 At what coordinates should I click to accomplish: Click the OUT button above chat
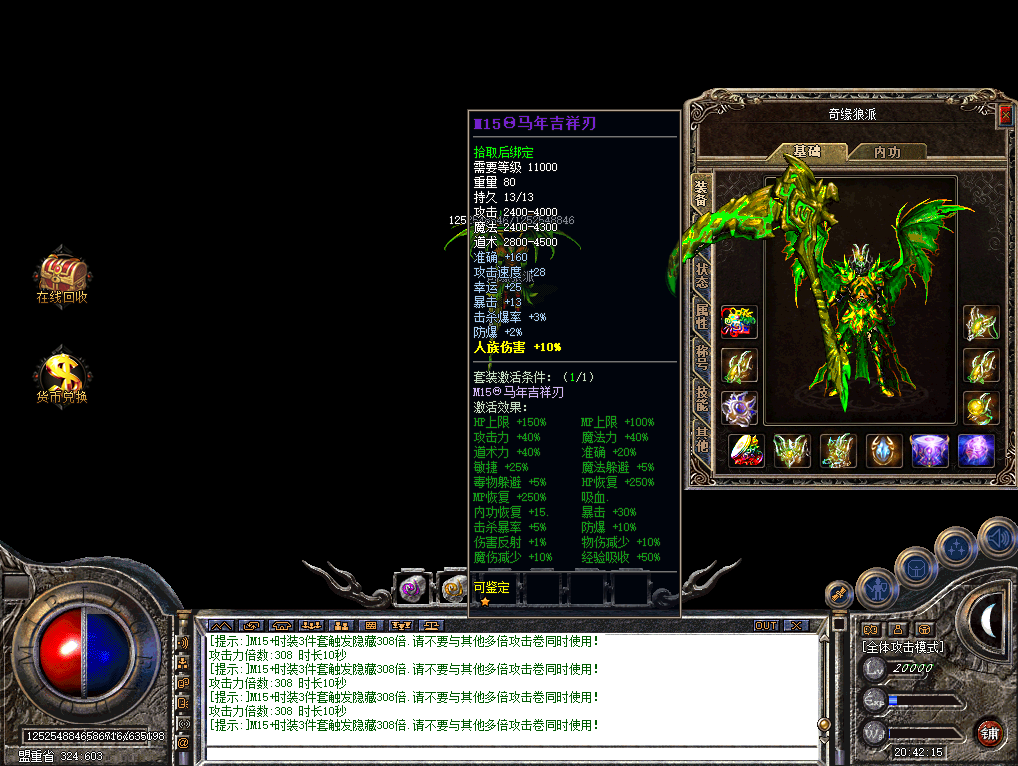click(766, 626)
